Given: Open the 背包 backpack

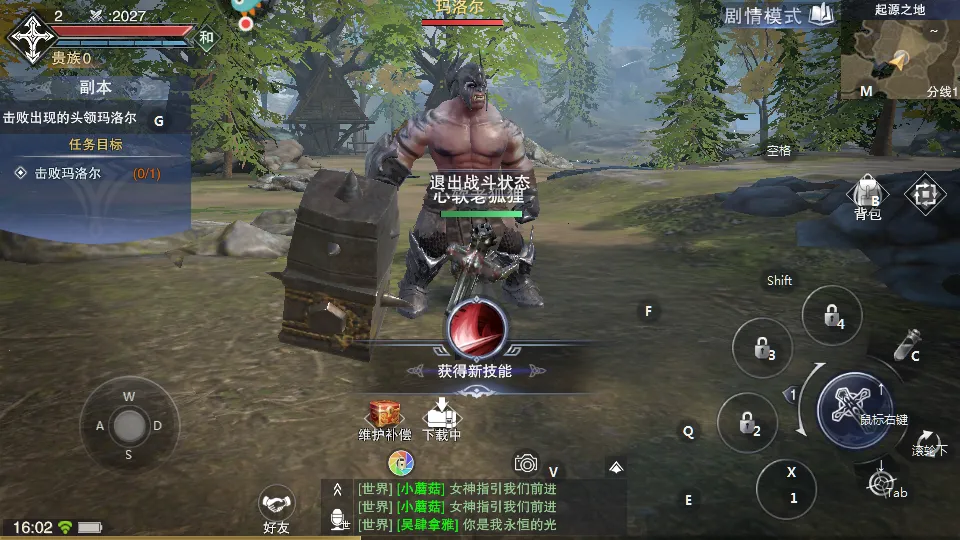Looking at the screenshot, I should point(867,194).
